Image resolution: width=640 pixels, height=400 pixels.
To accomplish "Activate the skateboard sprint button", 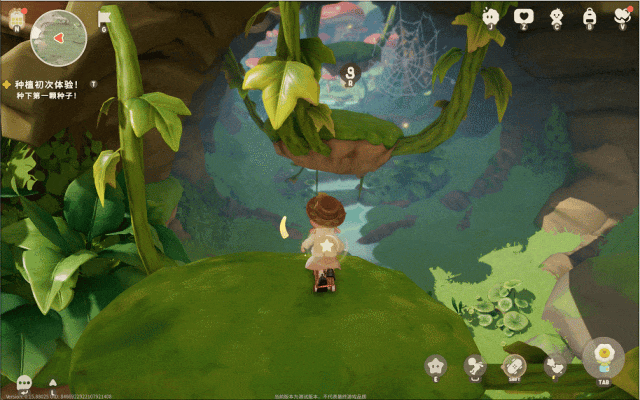I will [x=514, y=366].
